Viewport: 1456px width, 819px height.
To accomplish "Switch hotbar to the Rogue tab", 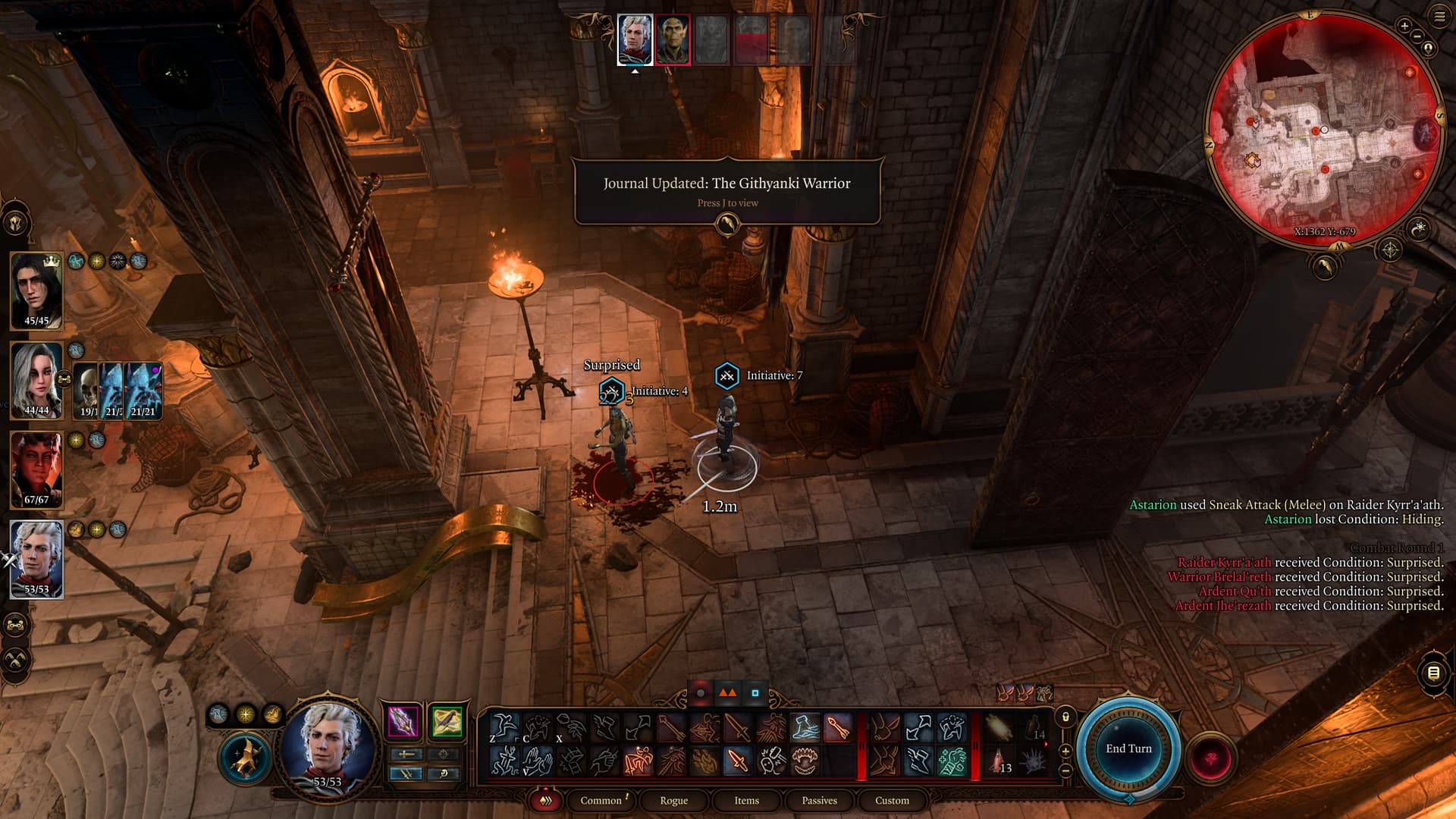I will click(673, 800).
